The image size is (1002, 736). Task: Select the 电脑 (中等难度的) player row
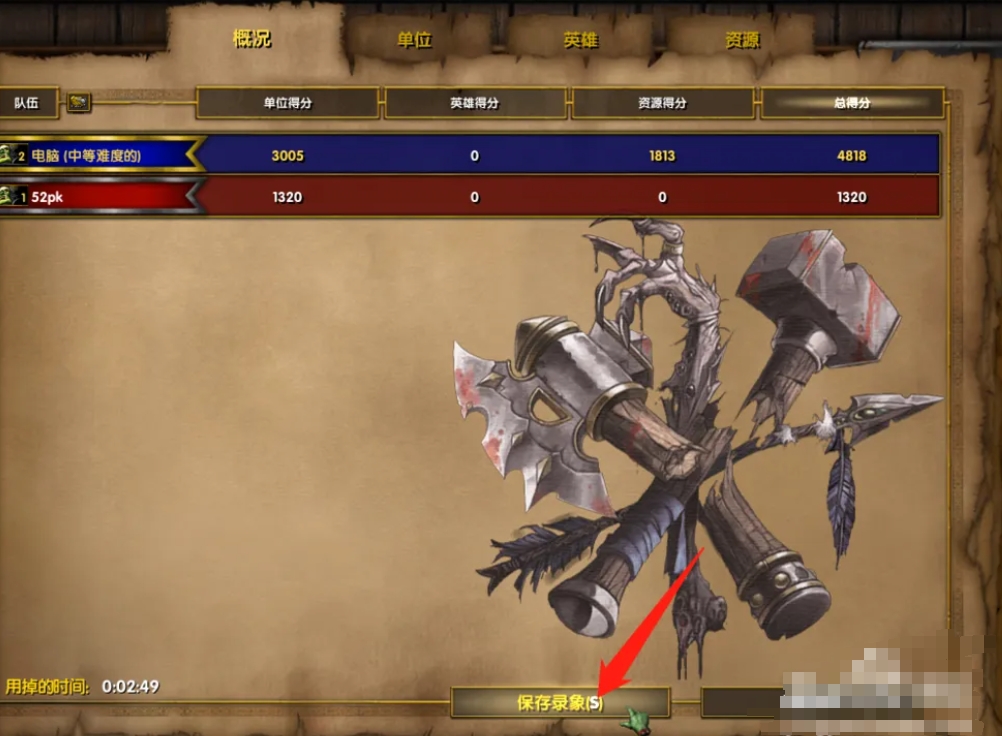[100, 155]
